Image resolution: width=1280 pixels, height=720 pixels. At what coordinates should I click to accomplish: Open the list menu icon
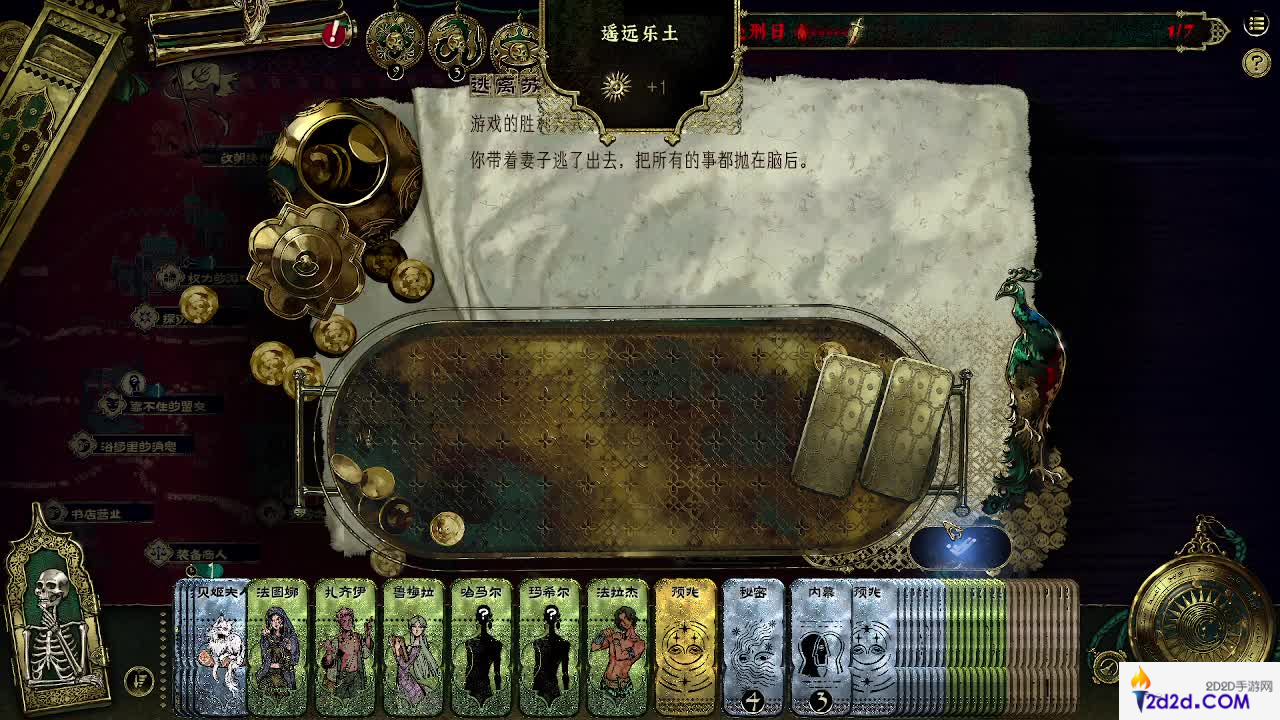pos(1256,25)
